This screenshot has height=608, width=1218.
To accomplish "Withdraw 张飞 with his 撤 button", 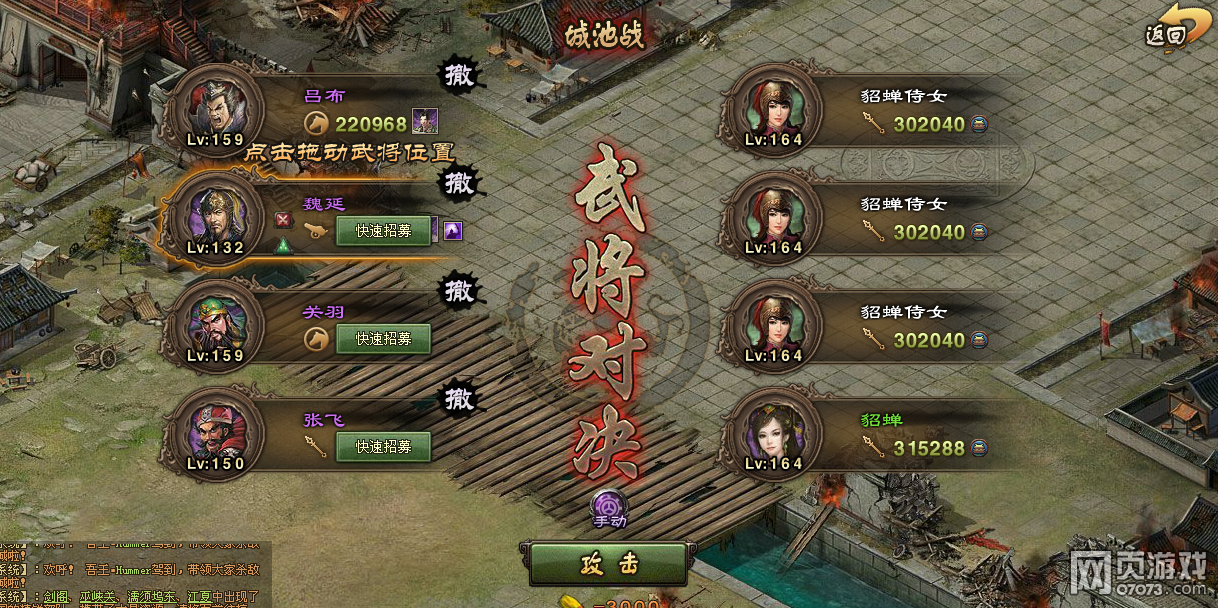I will [460, 398].
